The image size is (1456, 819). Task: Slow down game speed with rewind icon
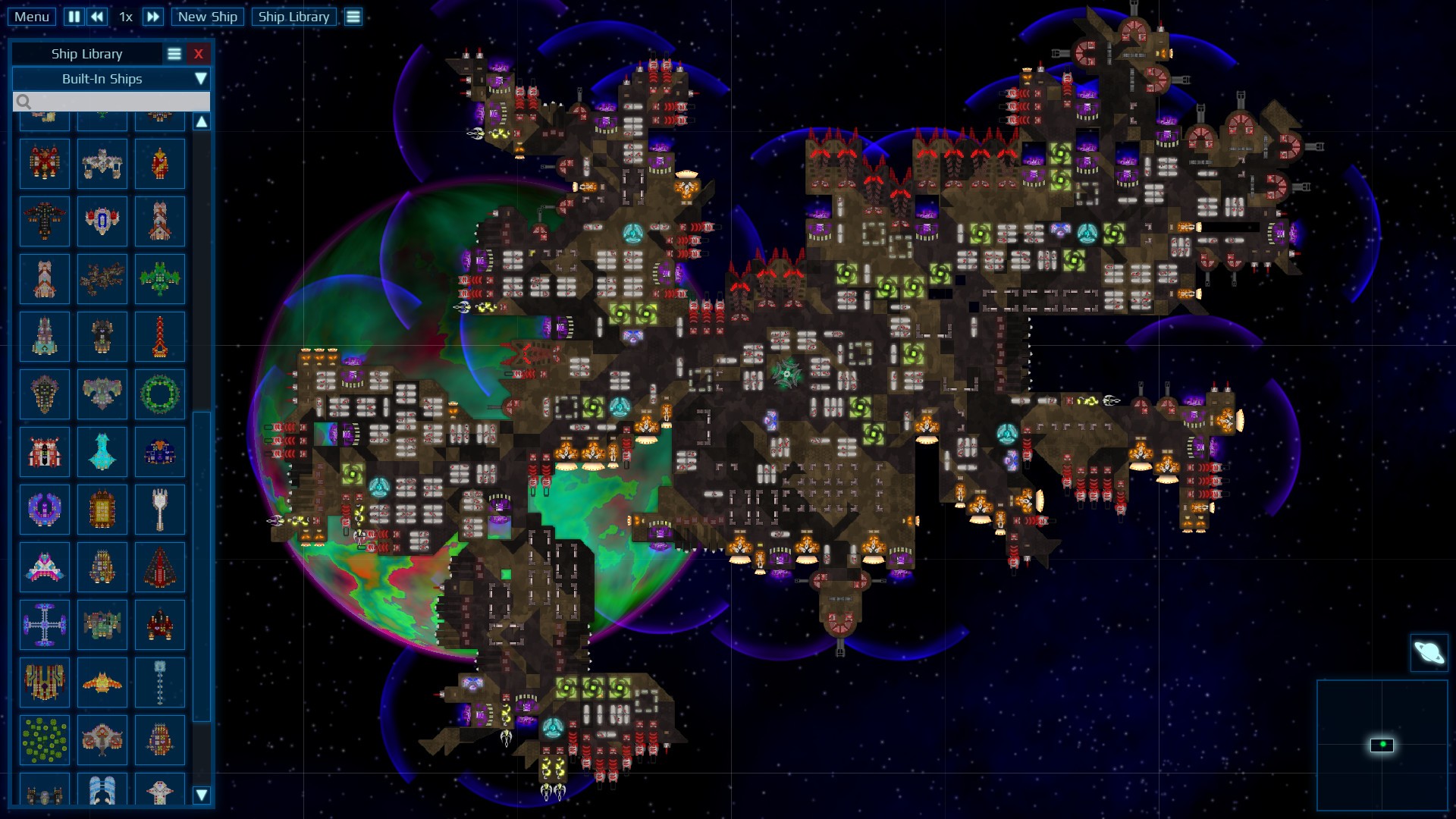coord(96,17)
